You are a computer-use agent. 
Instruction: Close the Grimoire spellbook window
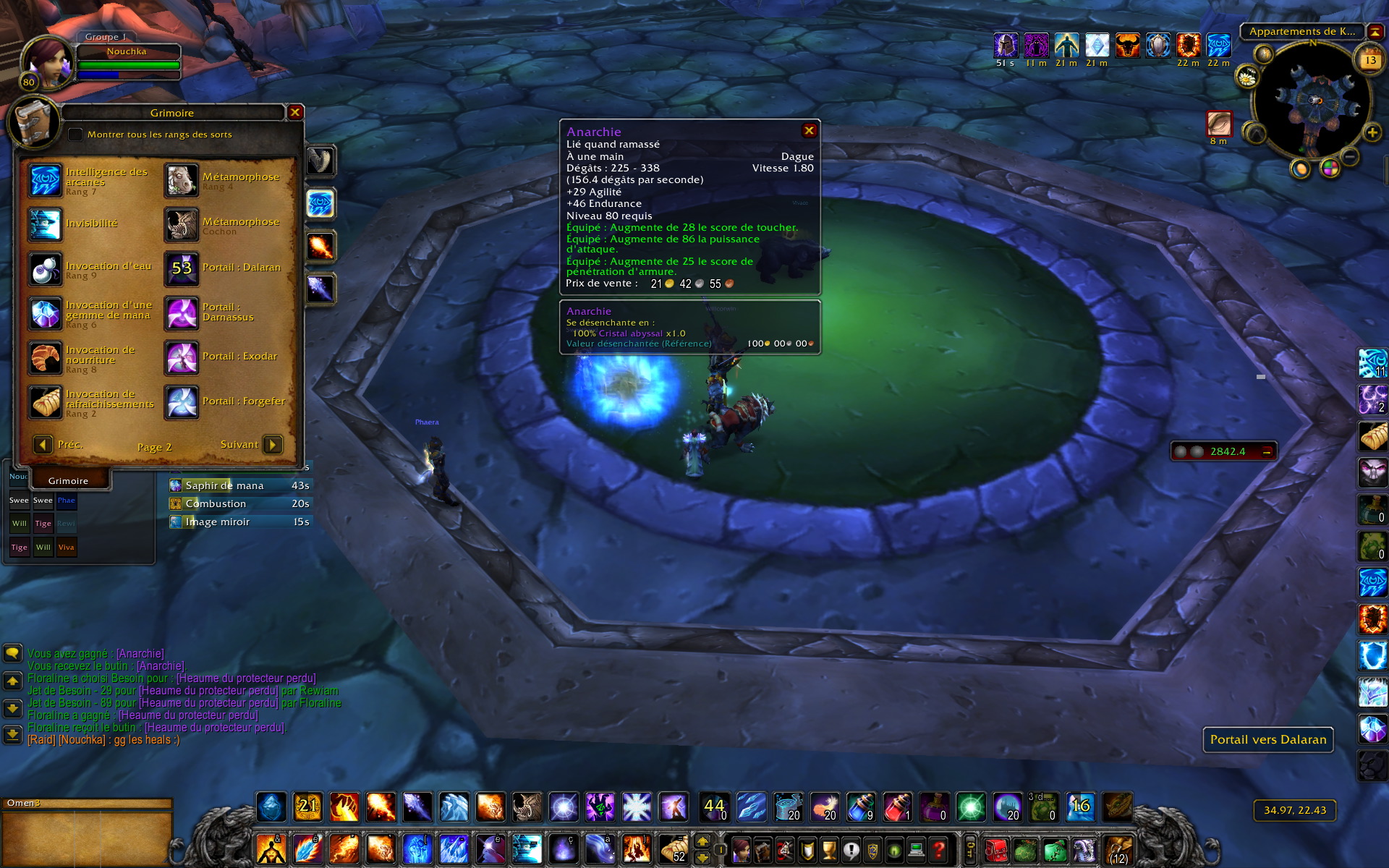[295, 112]
